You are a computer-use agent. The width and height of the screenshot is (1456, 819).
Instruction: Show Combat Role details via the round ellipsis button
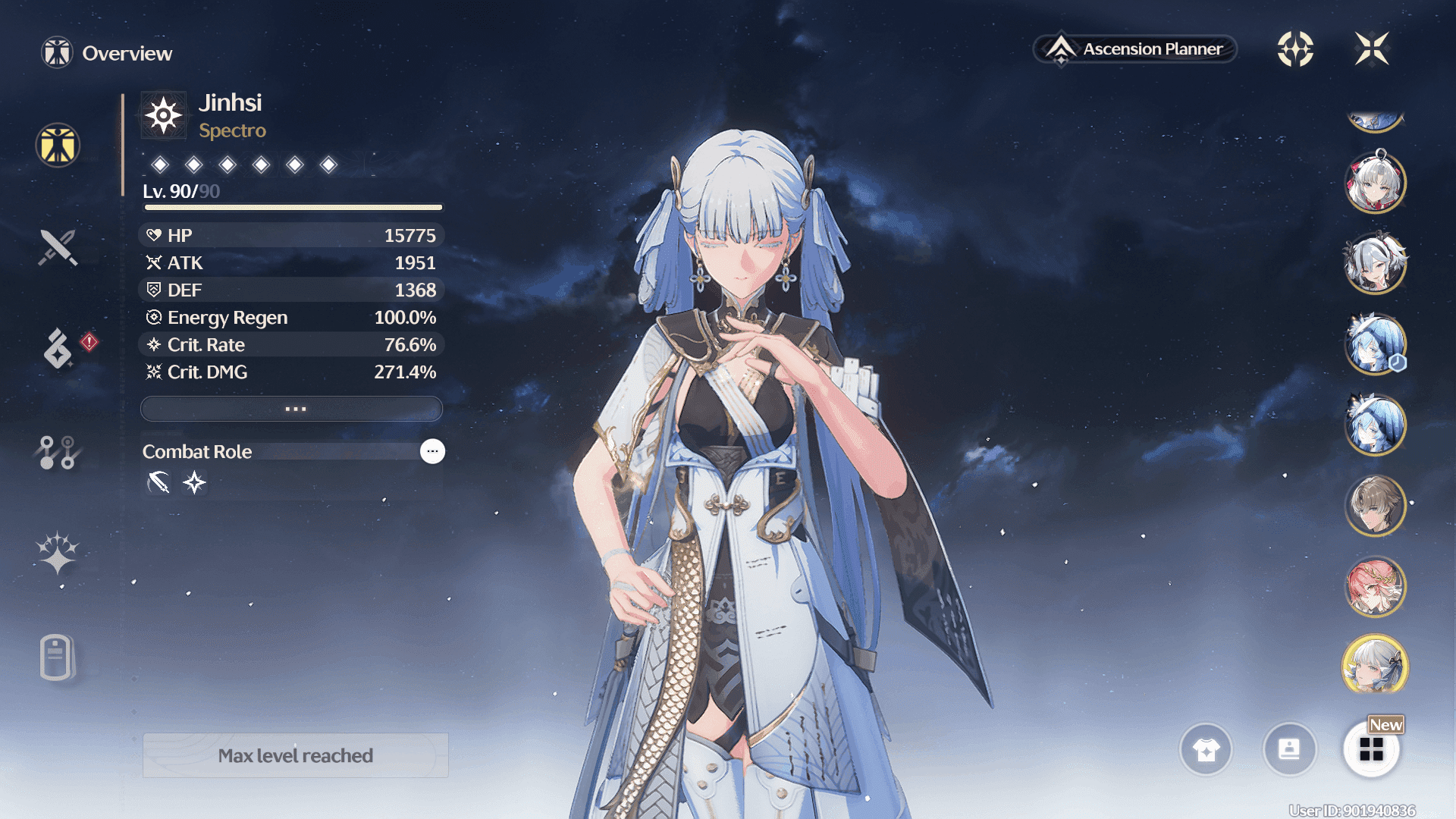point(432,451)
